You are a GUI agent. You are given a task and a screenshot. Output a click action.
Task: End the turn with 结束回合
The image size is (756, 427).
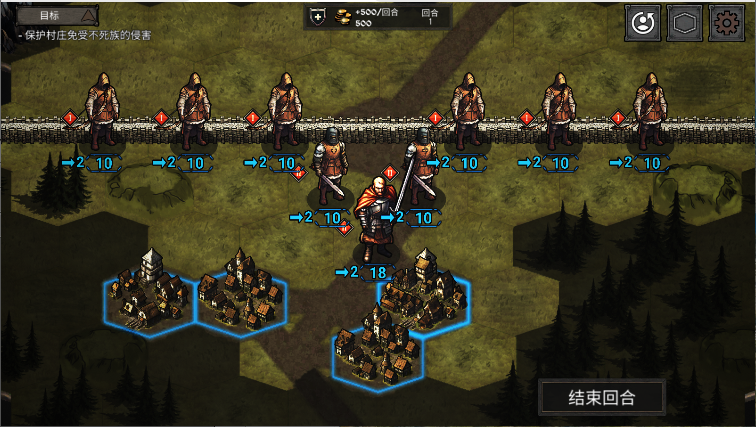(x=601, y=397)
